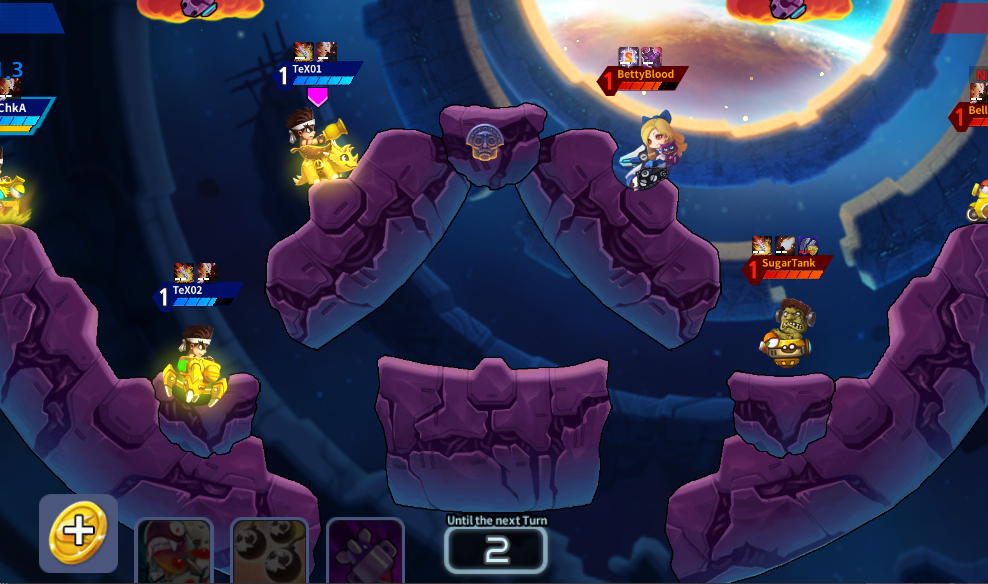Select the red monster skill card
This screenshot has height=584, width=988.
(x=174, y=552)
